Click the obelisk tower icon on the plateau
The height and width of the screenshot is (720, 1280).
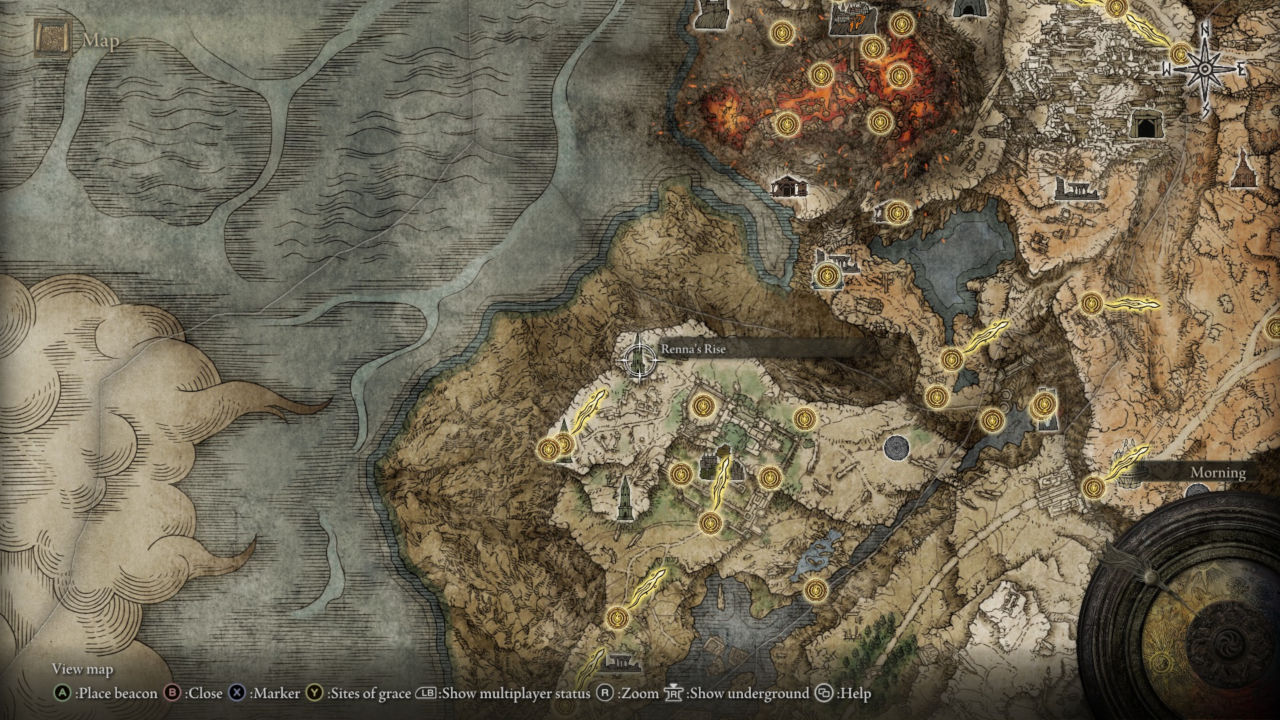624,500
